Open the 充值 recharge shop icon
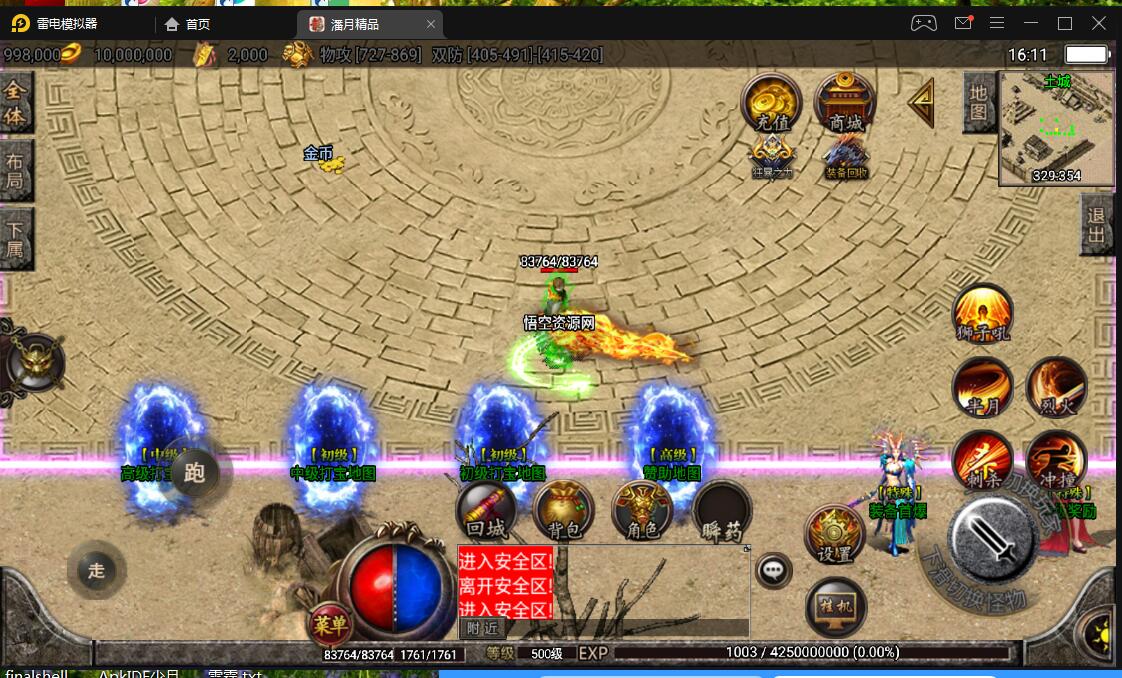The image size is (1122, 678). click(771, 103)
